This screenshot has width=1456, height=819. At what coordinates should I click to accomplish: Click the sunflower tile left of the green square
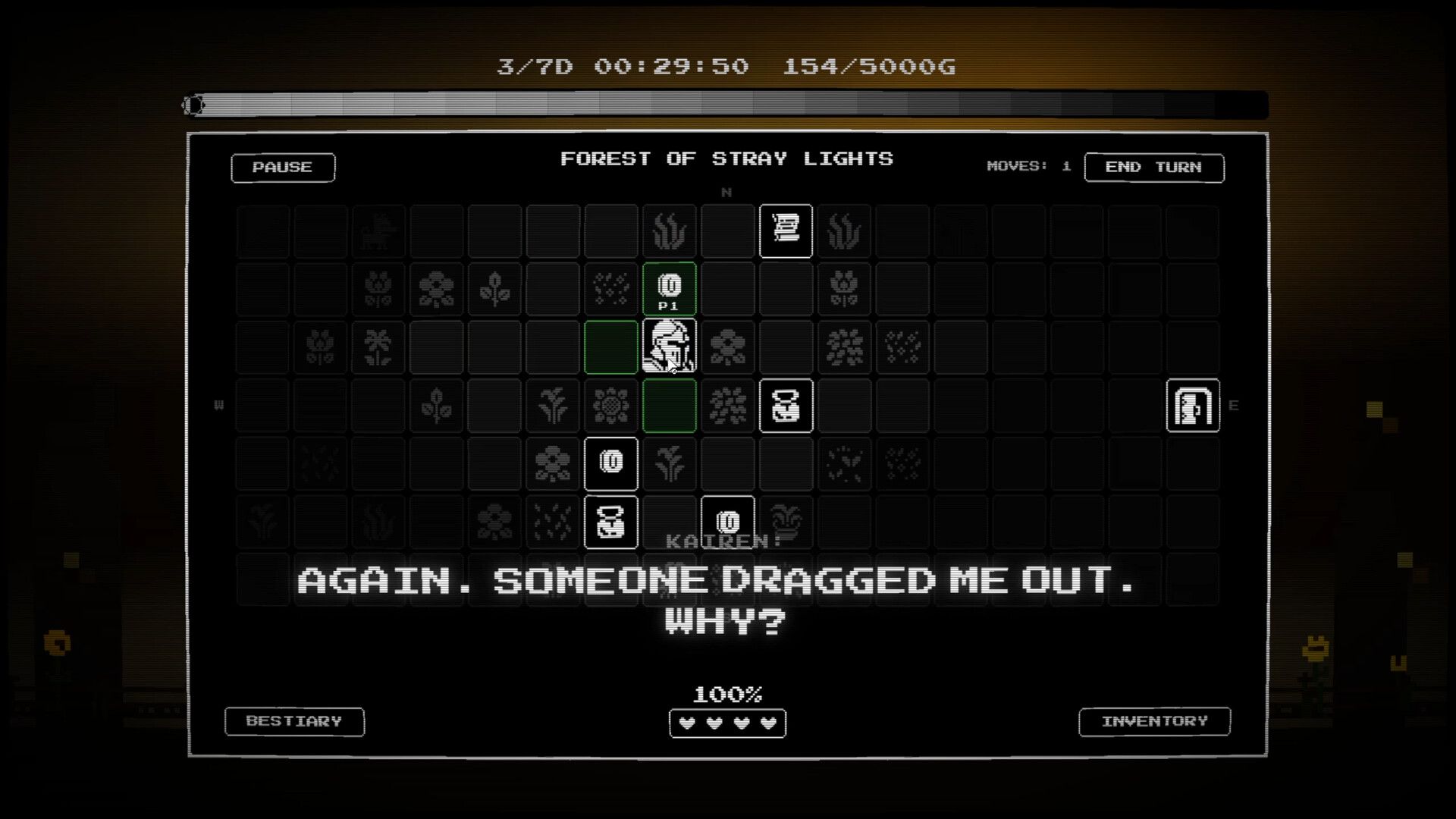click(x=611, y=406)
